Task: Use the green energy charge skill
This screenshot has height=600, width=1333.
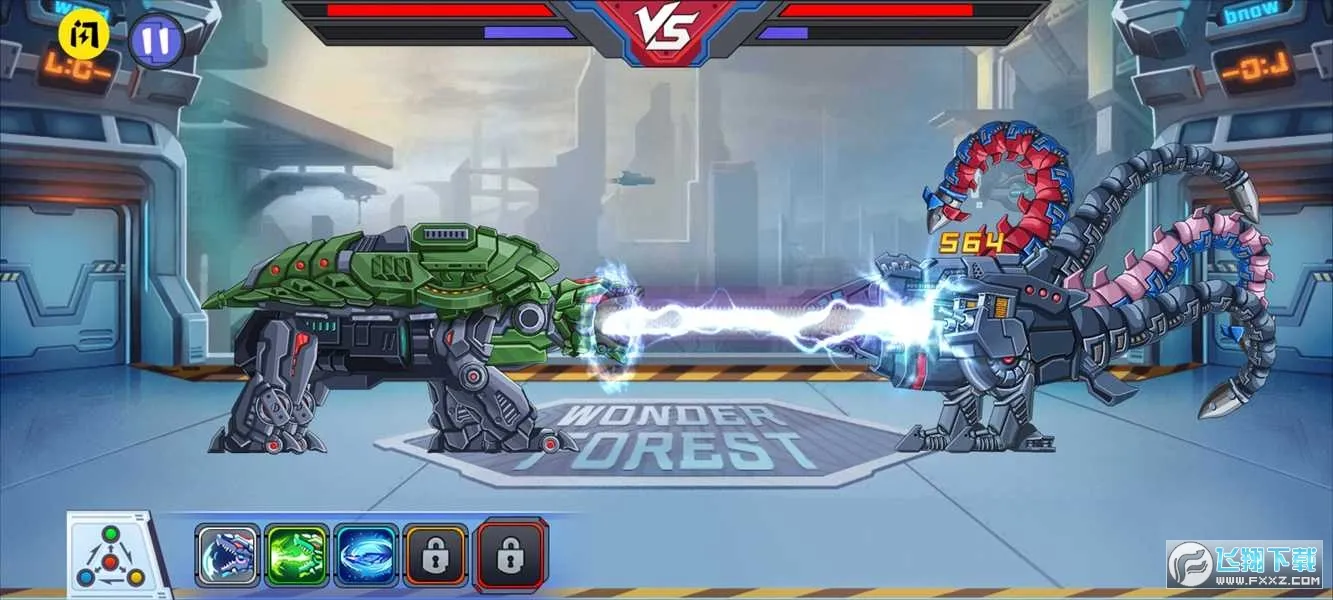Action: (x=297, y=555)
